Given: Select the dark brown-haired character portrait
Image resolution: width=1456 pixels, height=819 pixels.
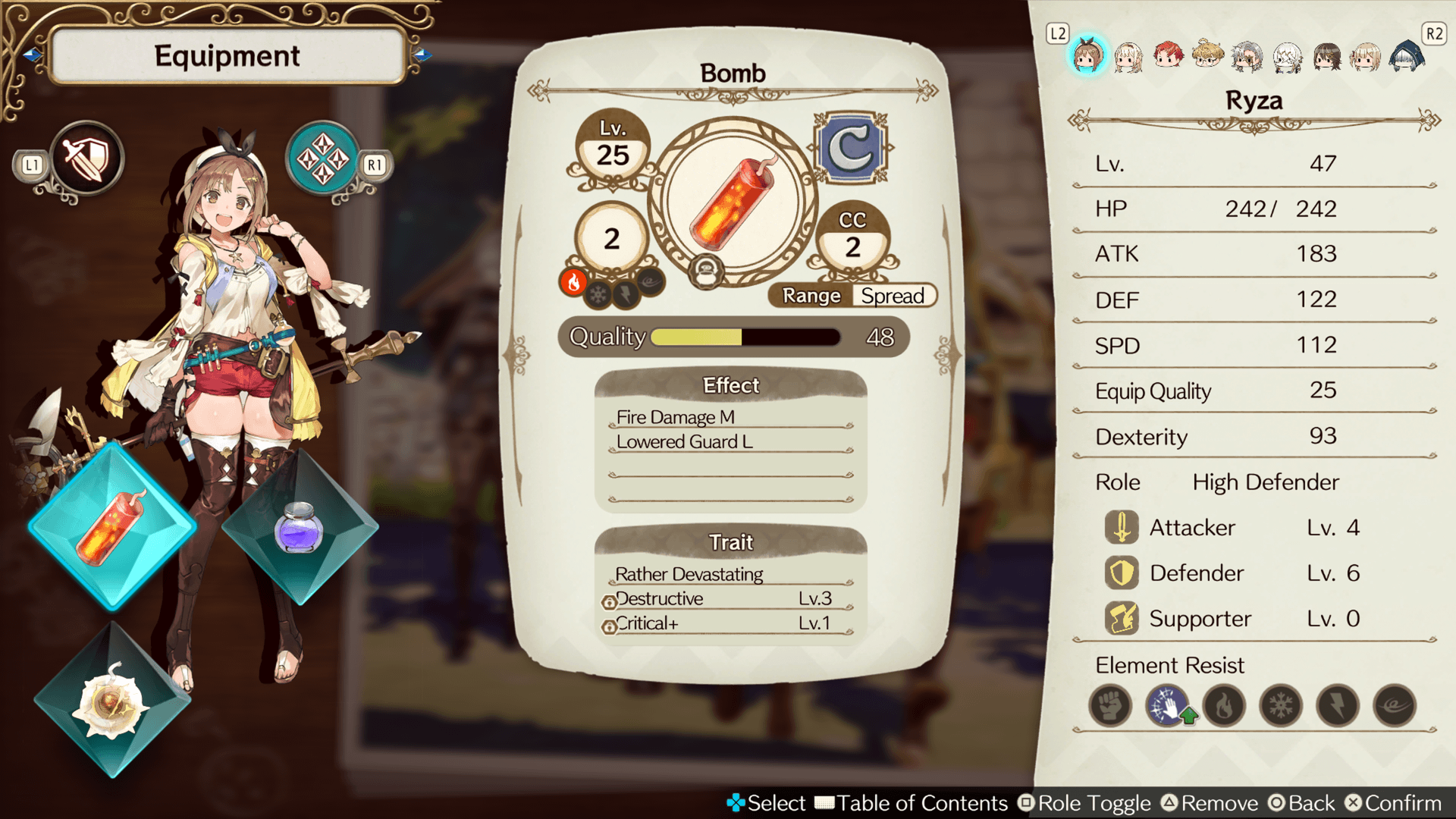Looking at the screenshot, I should tap(1326, 55).
